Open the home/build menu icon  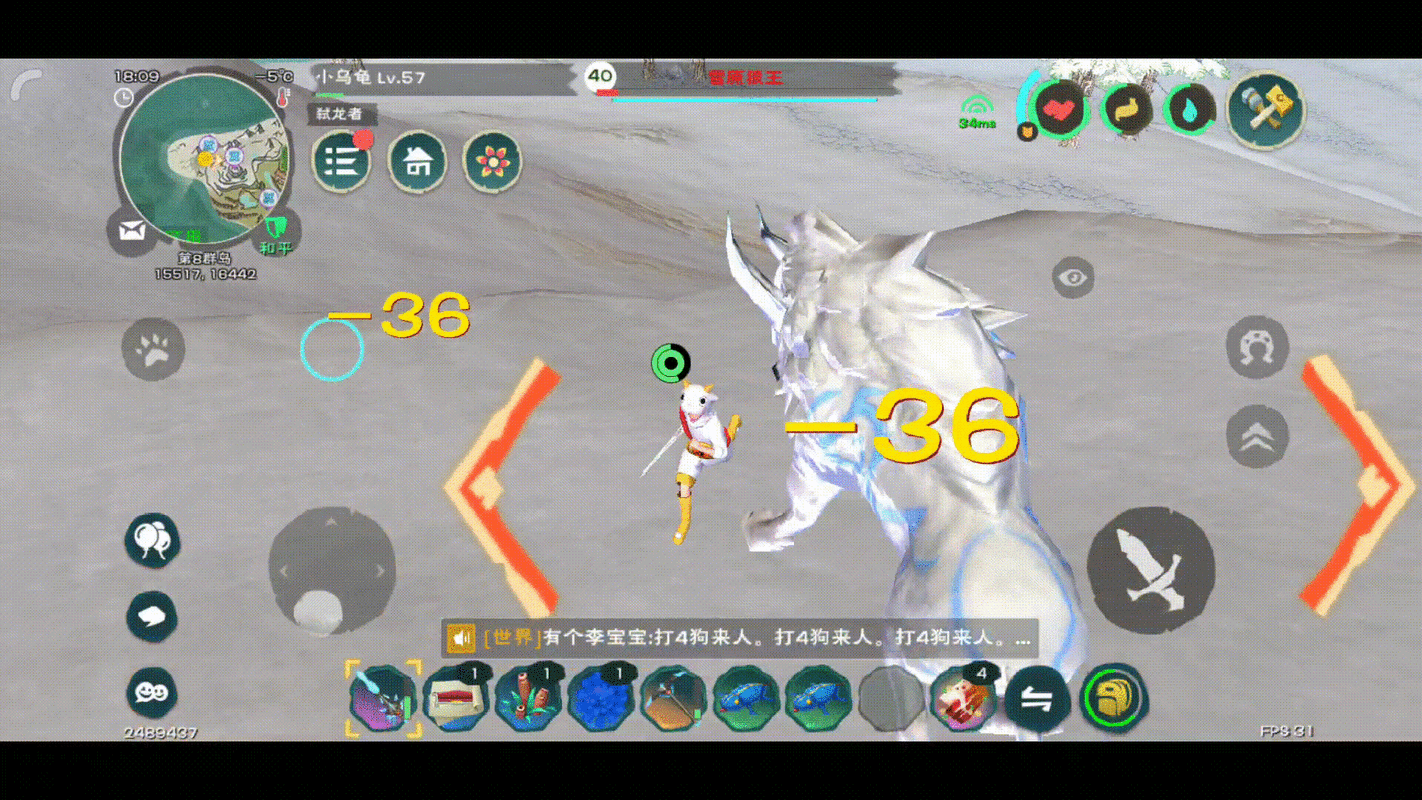click(418, 162)
